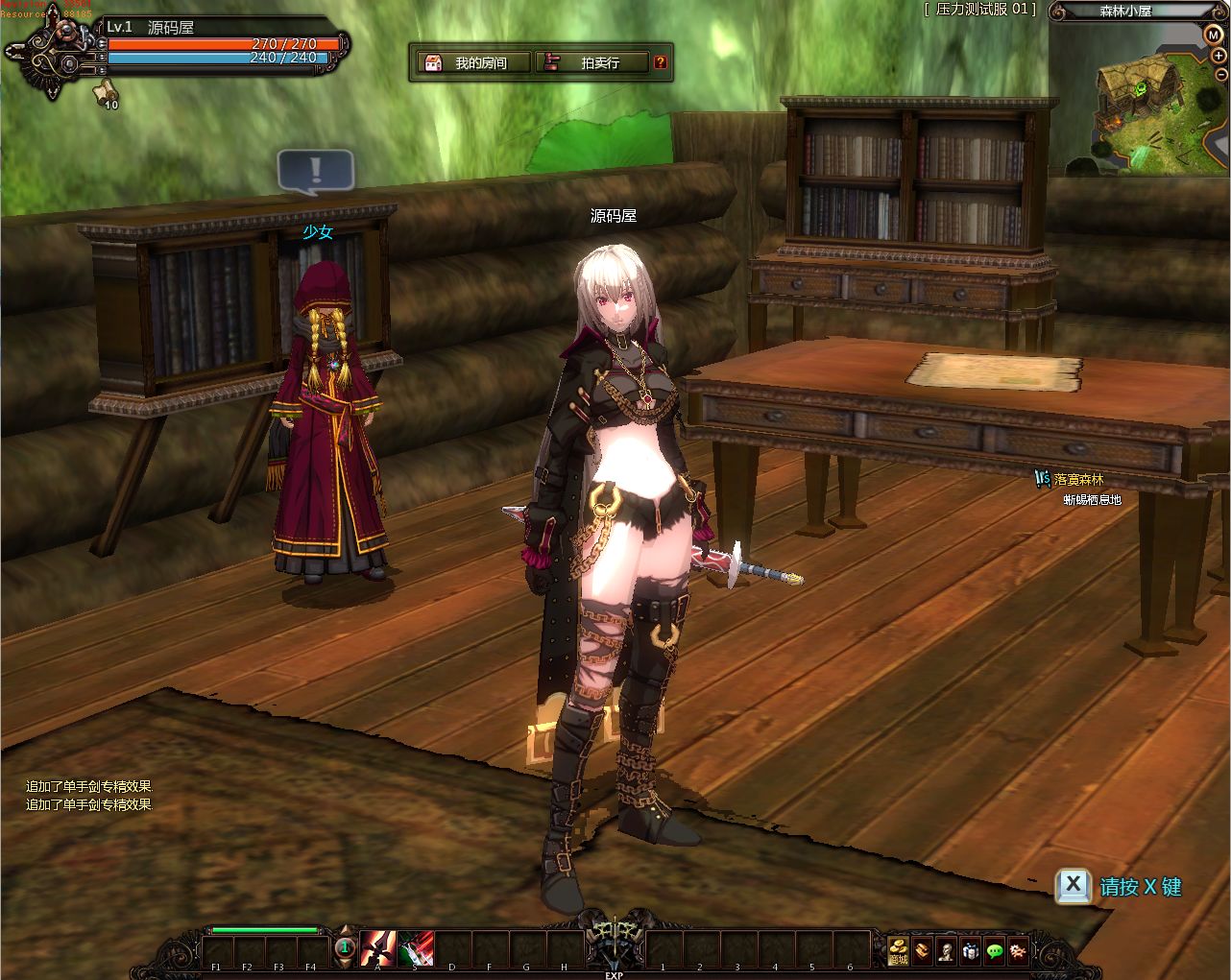
Task: Open the 拍卖行 auction house
Action: click(591, 63)
